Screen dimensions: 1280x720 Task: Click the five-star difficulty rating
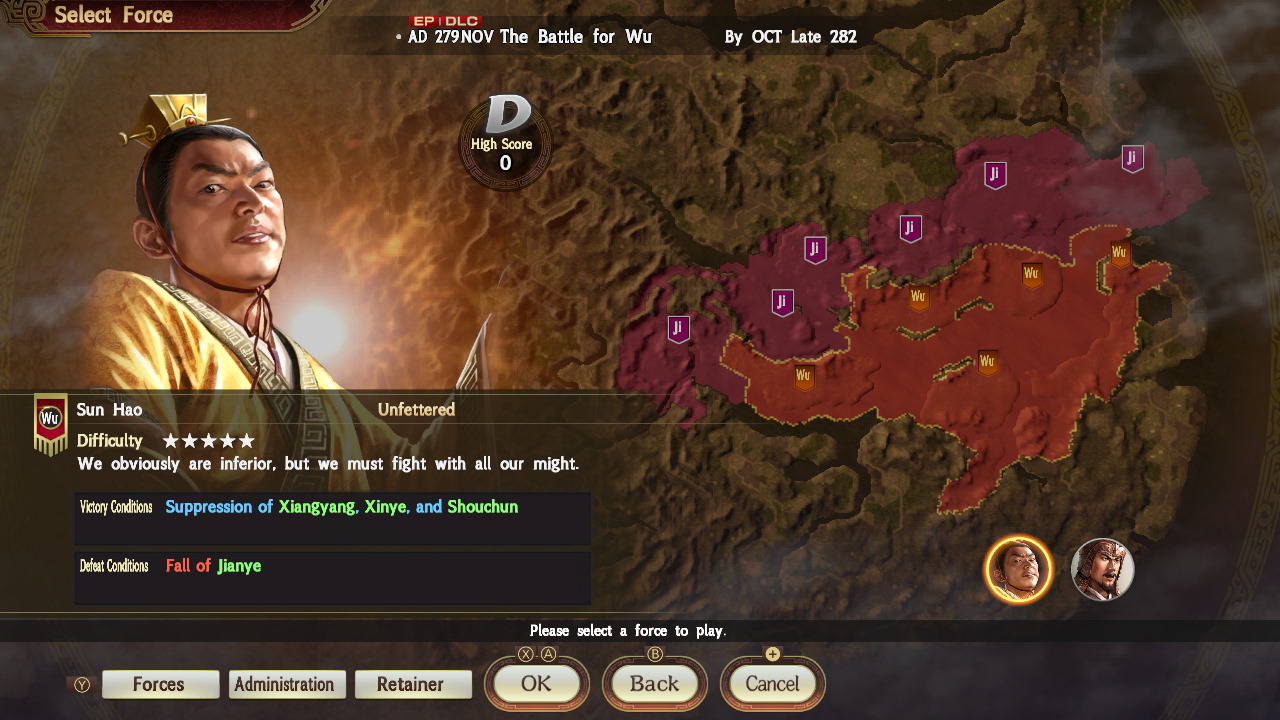pyautogui.click(x=209, y=440)
